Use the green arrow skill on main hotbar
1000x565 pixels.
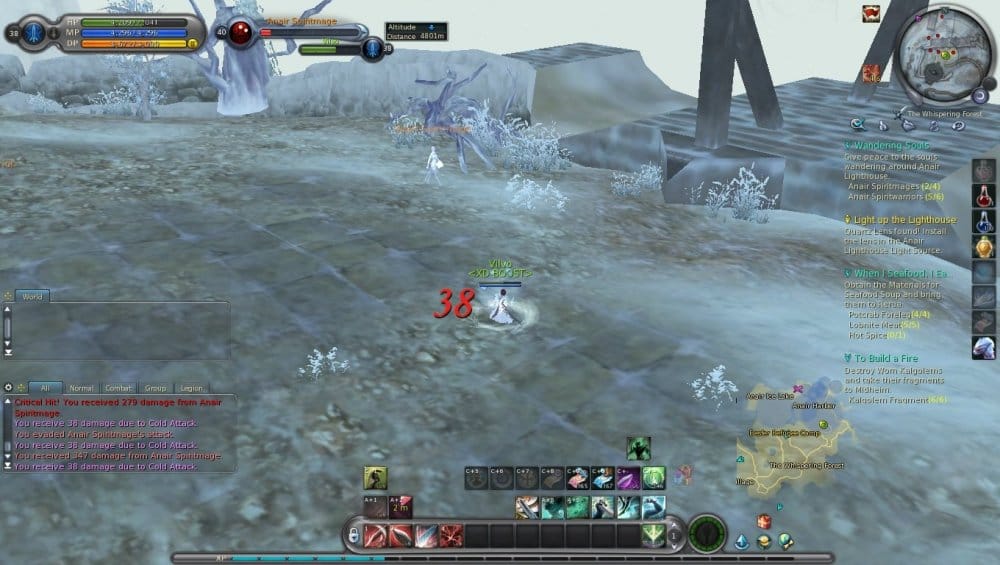(653, 536)
